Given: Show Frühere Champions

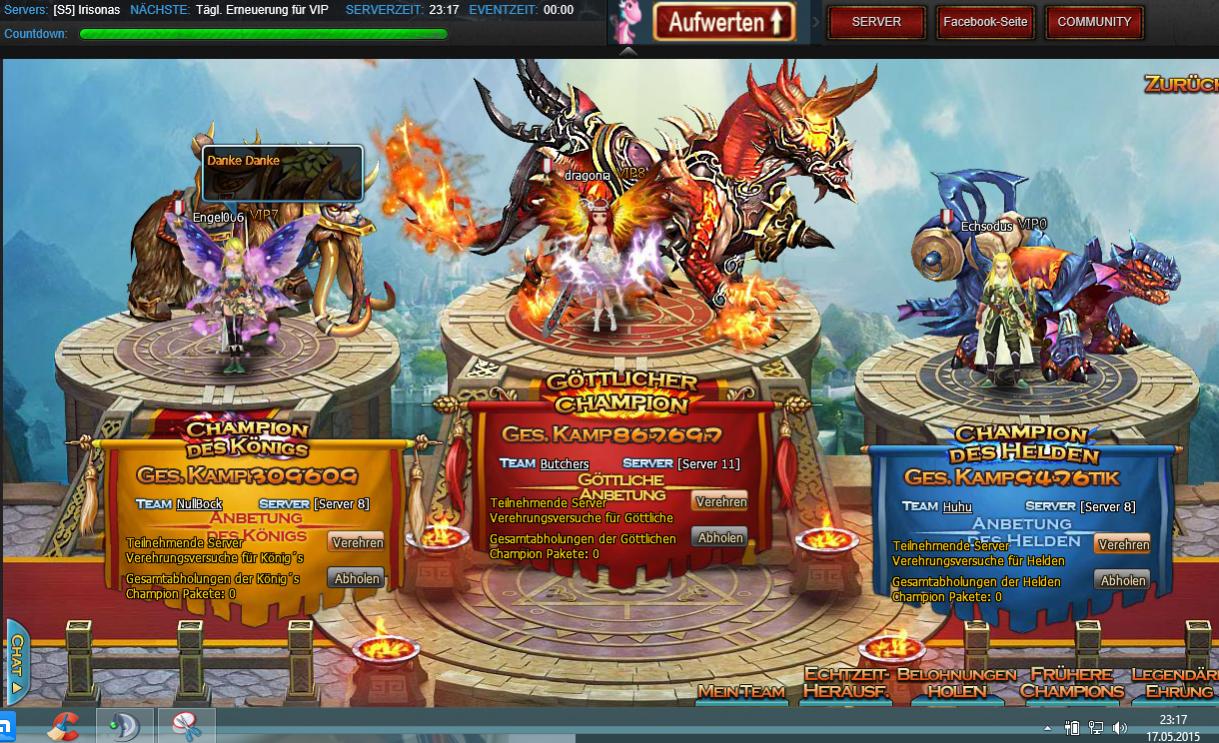Looking at the screenshot, I should tap(1071, 683).
